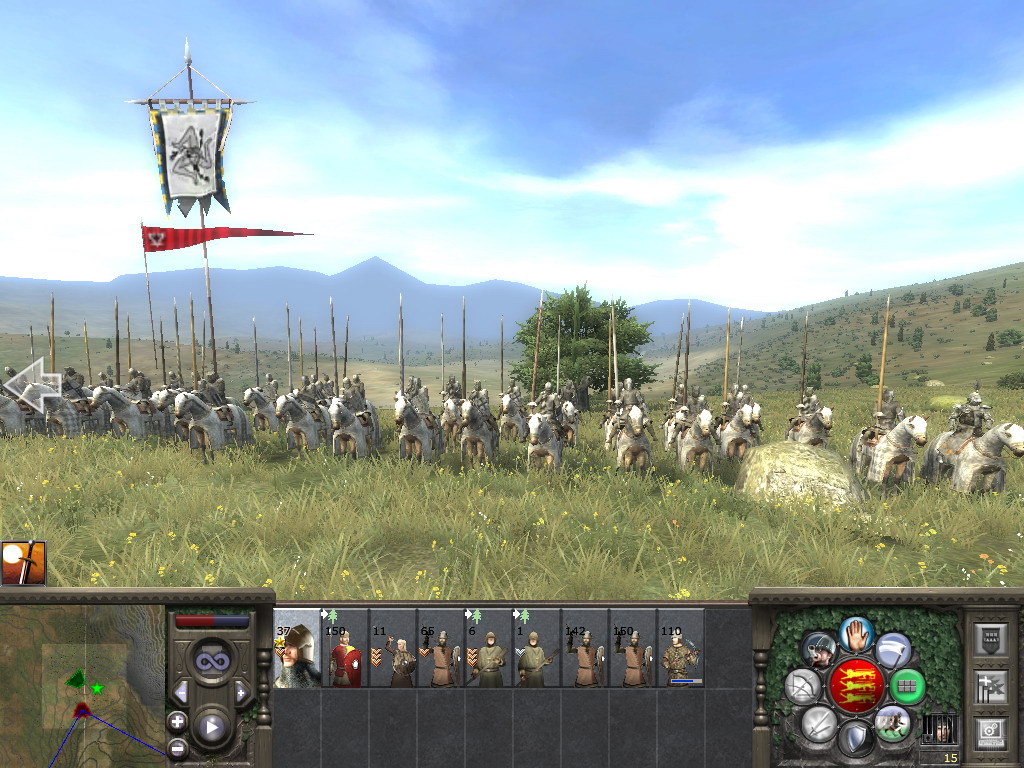Select the unit card with 142 soldiers
The image size is (1024, 768).
(585, 648)
